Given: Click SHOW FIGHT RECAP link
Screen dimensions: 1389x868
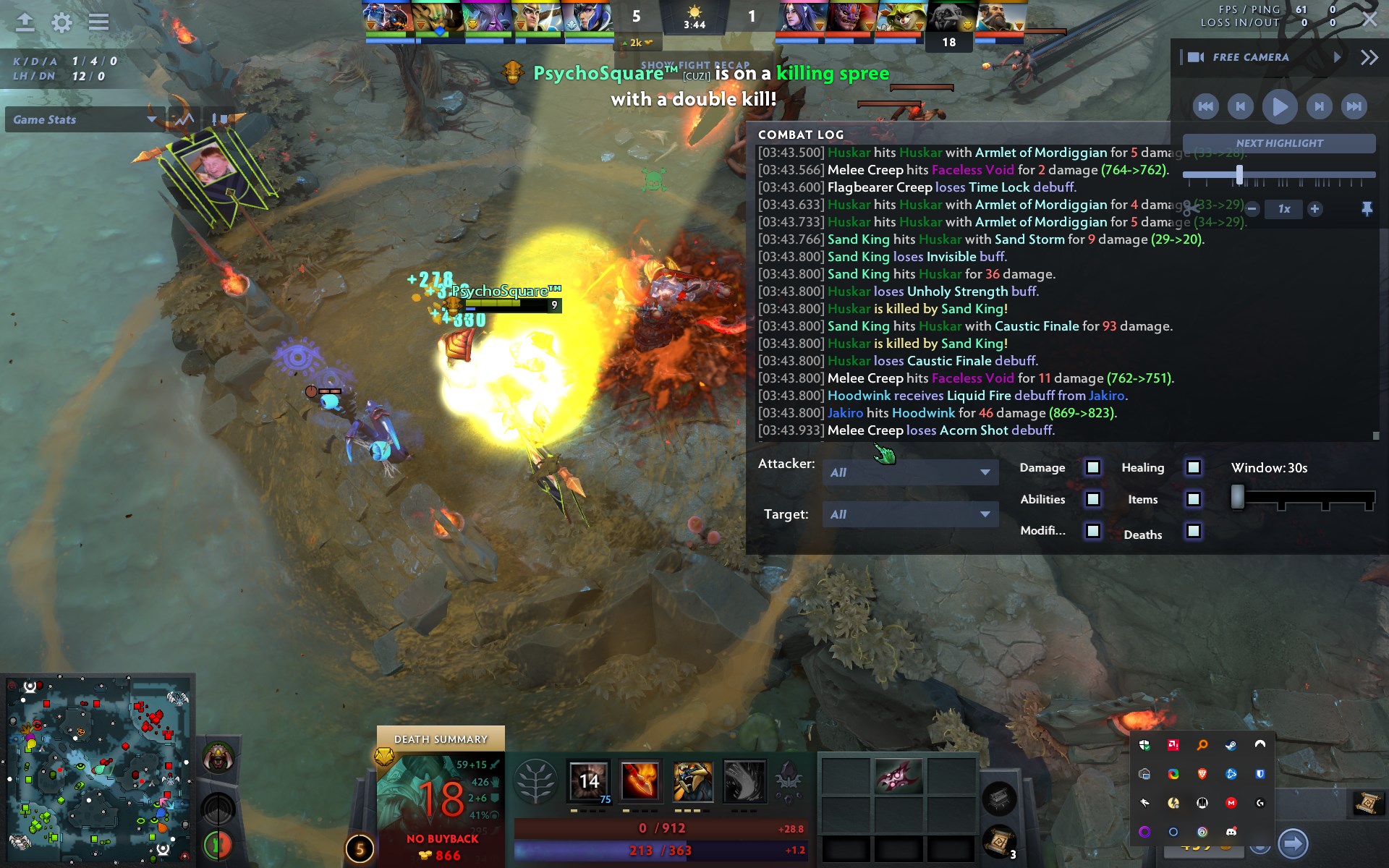Looking at the screenshot, I should (695, 64).
